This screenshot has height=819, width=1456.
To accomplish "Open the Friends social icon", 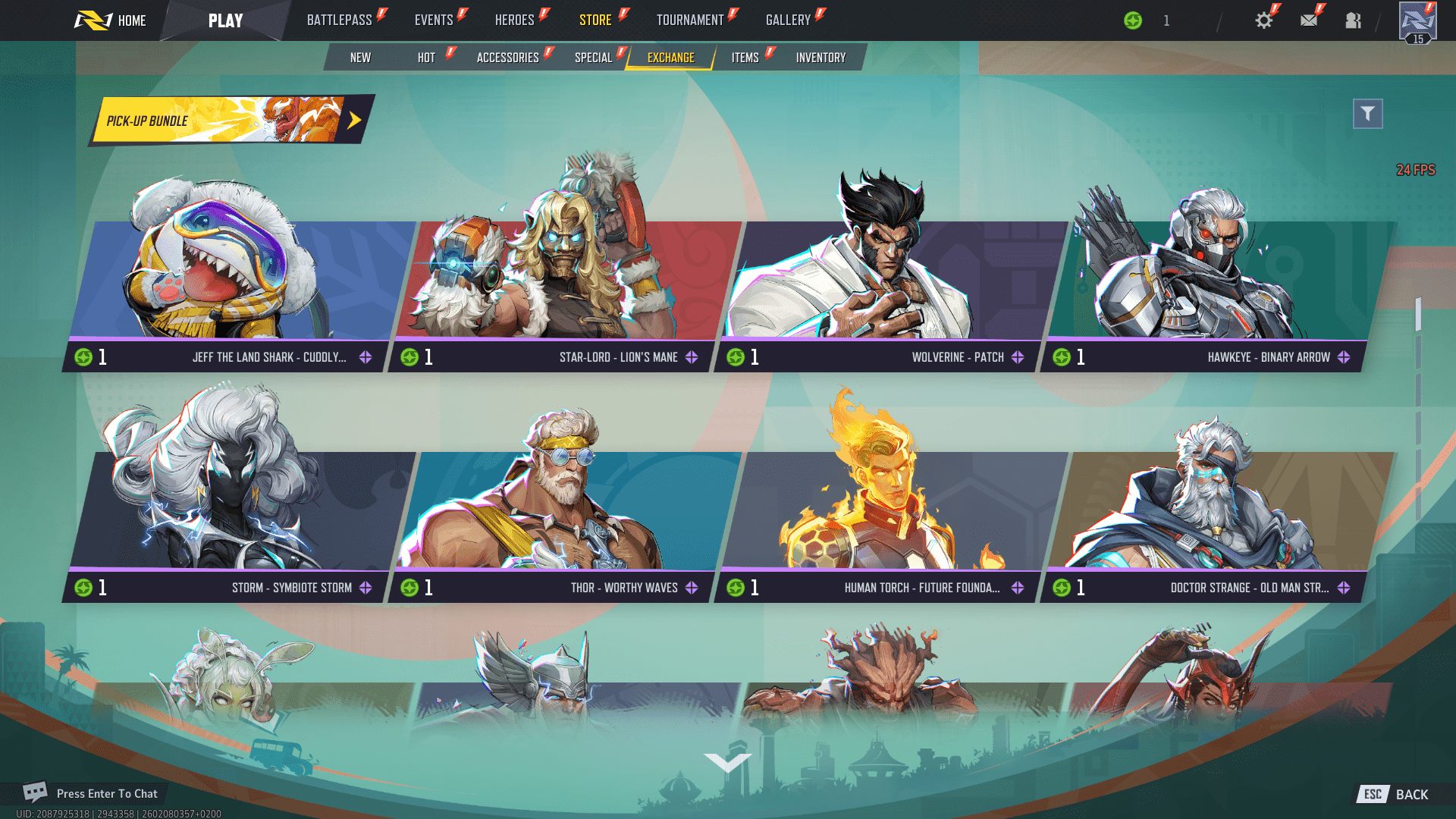I will point(1353,20).
